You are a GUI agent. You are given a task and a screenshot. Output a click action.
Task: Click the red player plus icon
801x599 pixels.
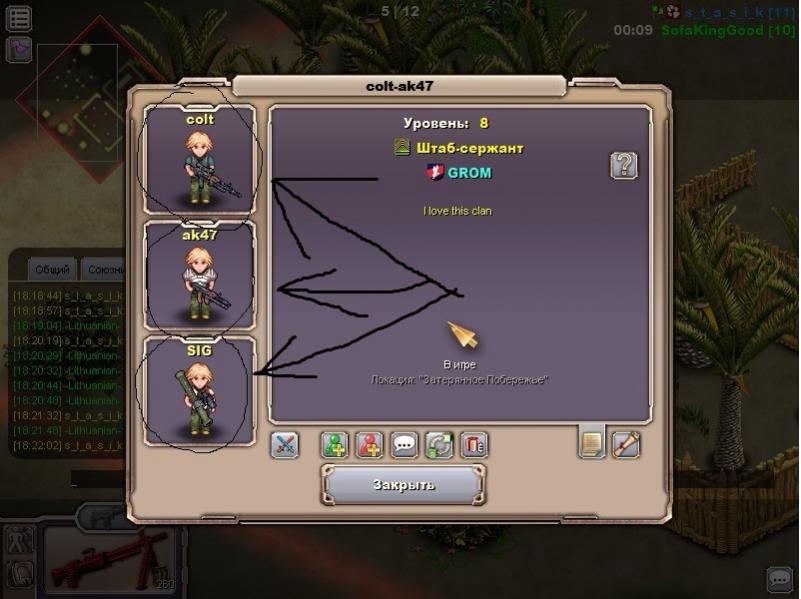(x=370, y=445)
